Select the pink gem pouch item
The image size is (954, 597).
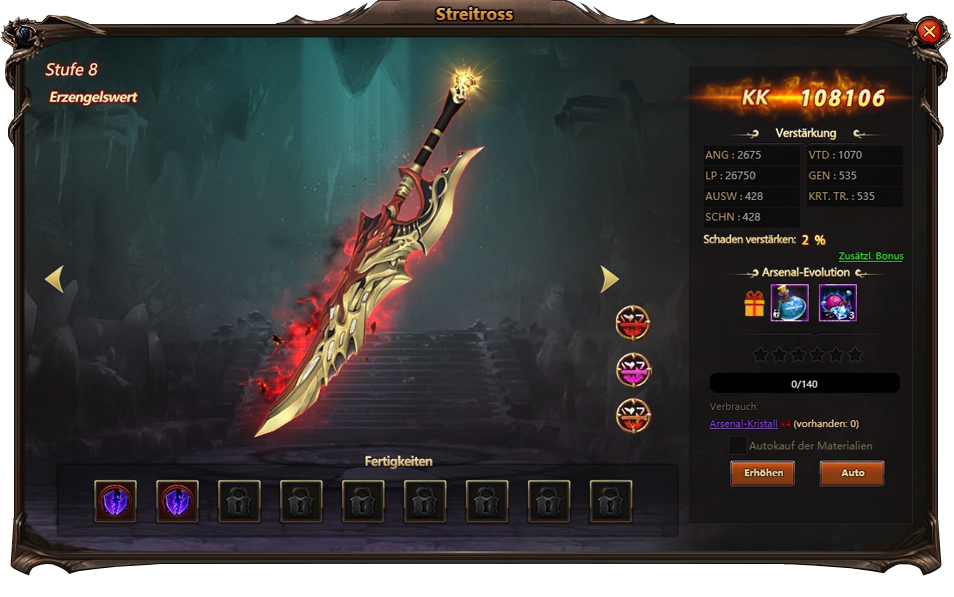click(837, 303)
